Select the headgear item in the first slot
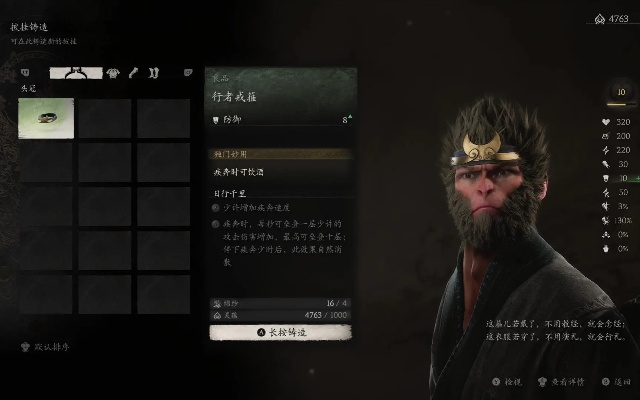 pos(46,117)
